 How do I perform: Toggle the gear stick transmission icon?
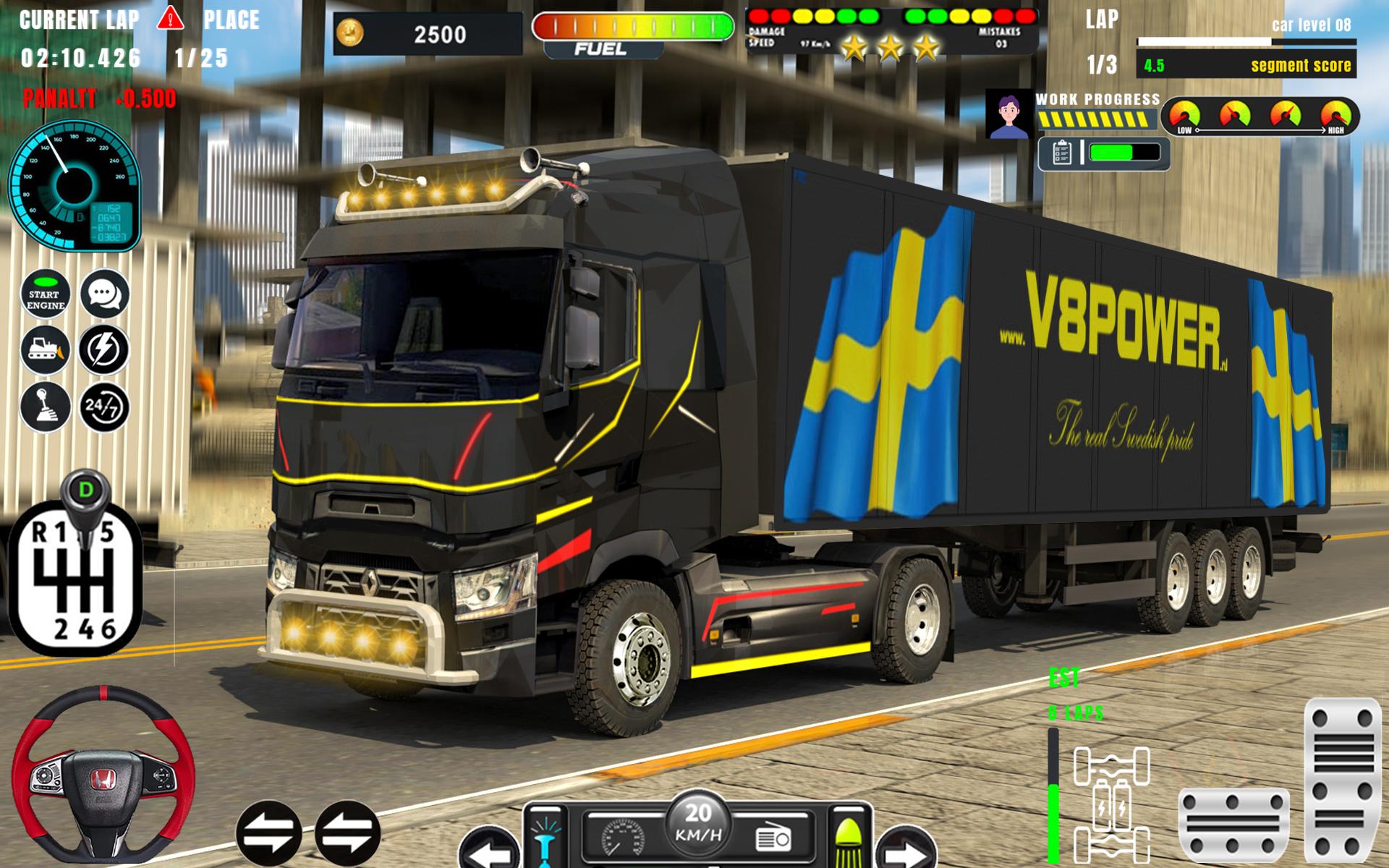46,407
